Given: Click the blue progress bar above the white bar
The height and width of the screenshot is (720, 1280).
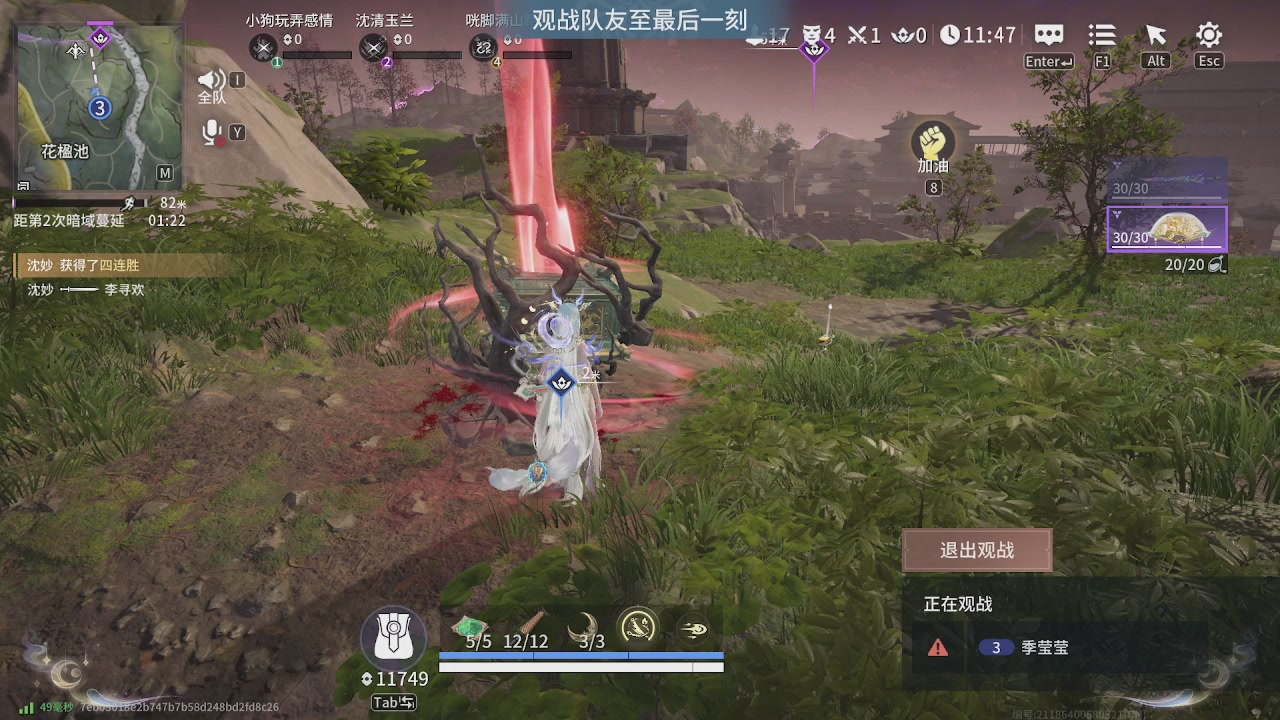Looking at the screenshot, I should (x=580, y=656).
